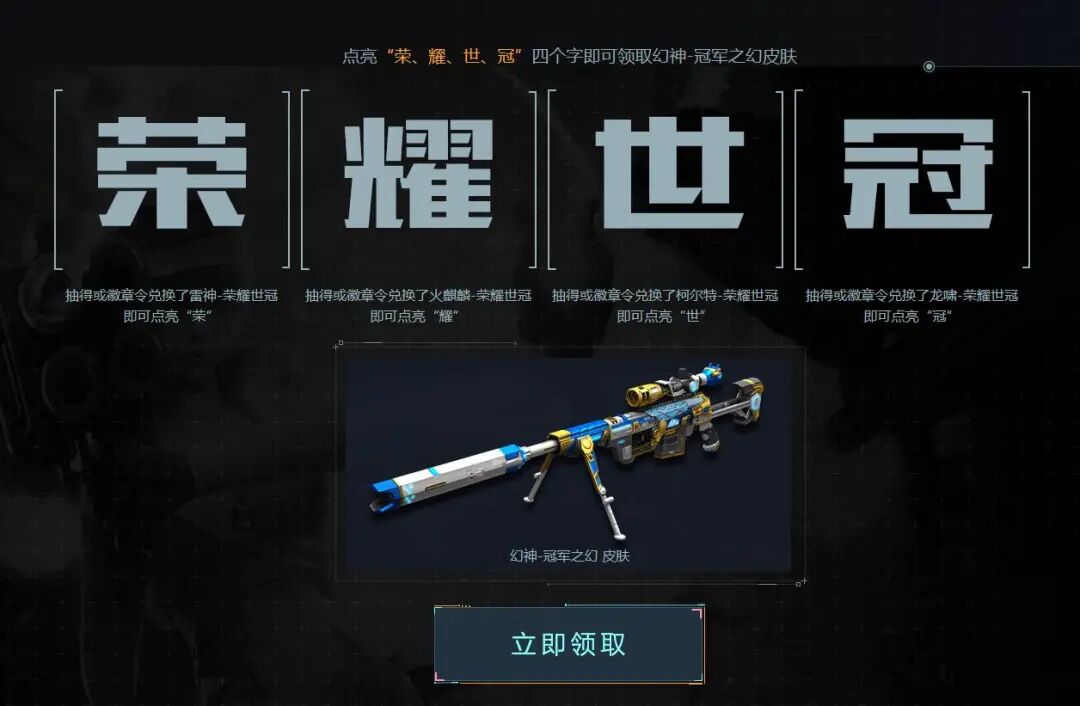Select the 耀 character tile

[x=419, y=176]
